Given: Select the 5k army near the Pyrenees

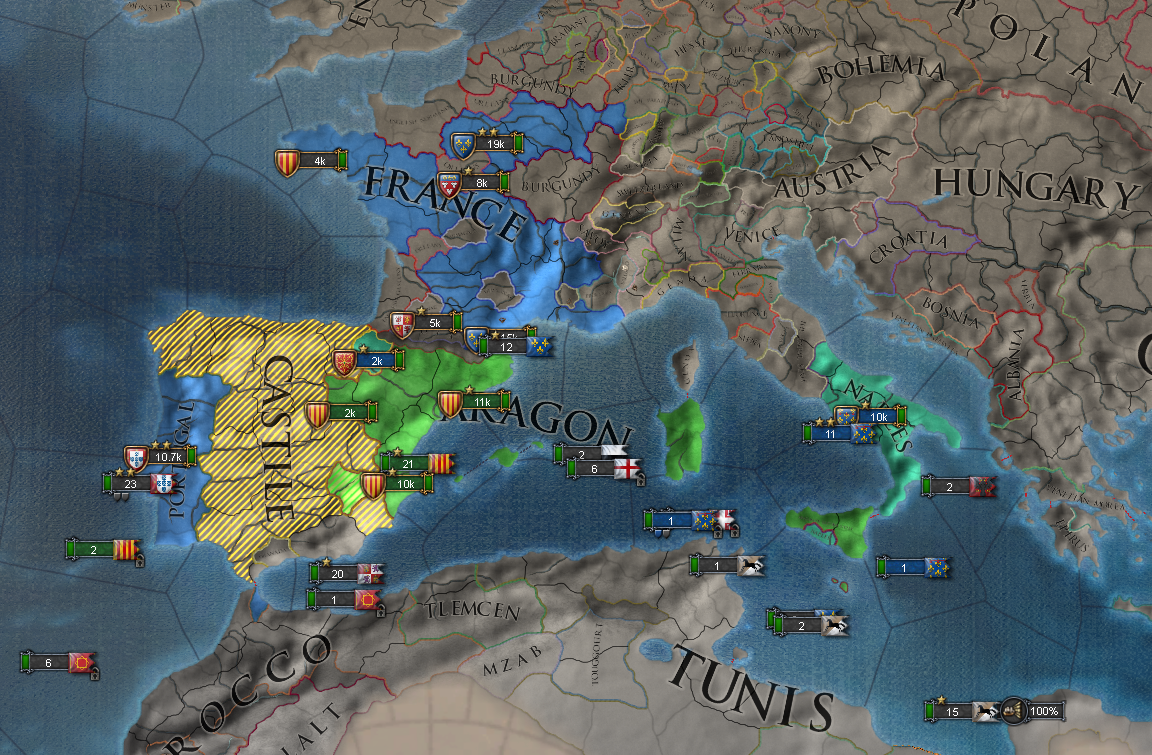Looking at the screenshot, I should pos(434,323).
